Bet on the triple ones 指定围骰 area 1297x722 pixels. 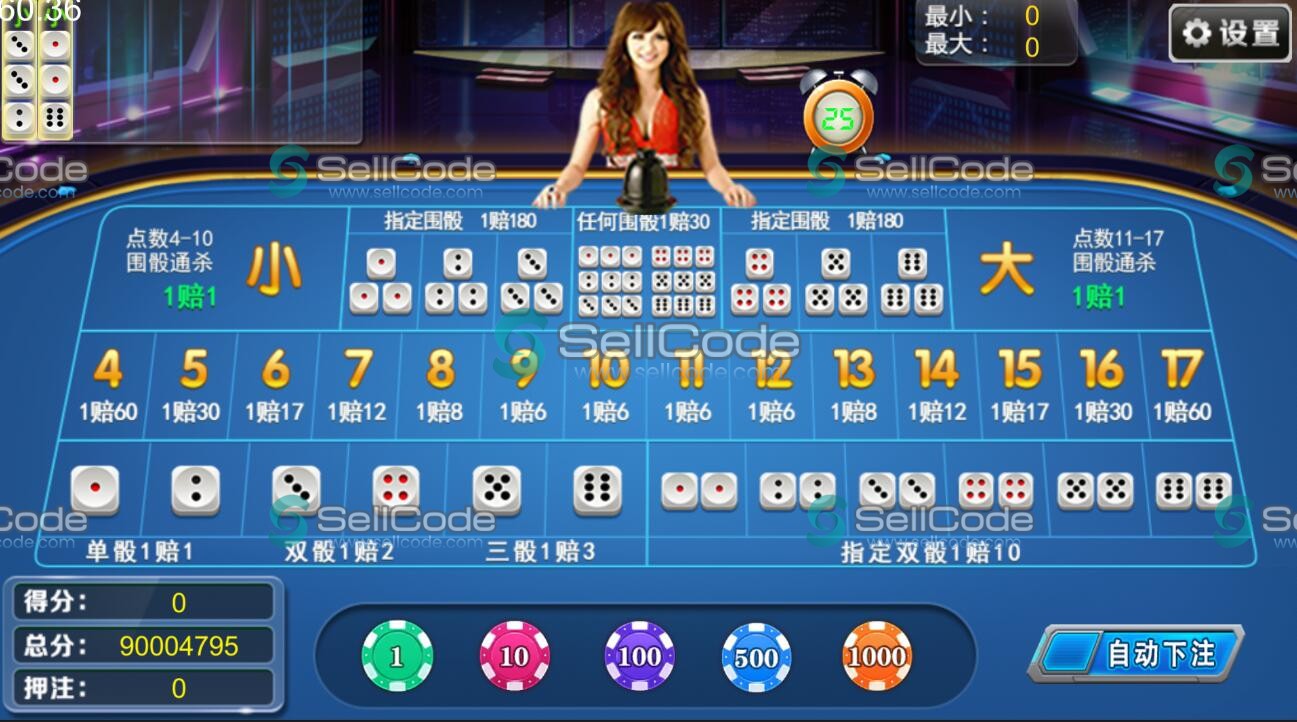coord(381,280)
